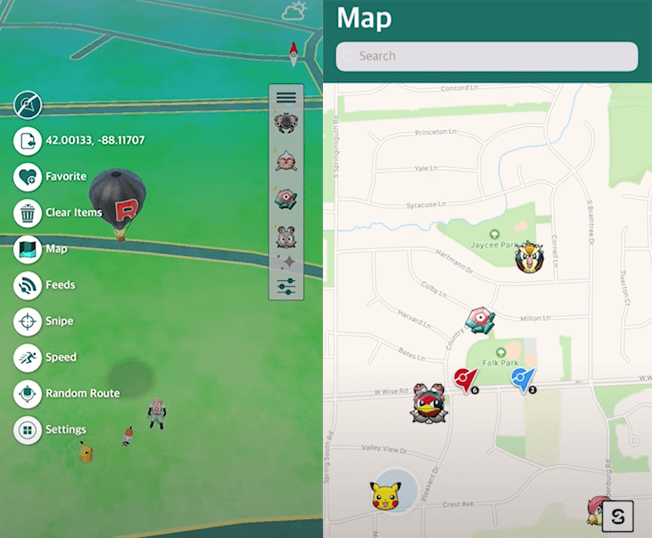This screenshot has width=652, height=538.
Task: Select the Porygon icon in the nearby panel
Action: (286, 198)
